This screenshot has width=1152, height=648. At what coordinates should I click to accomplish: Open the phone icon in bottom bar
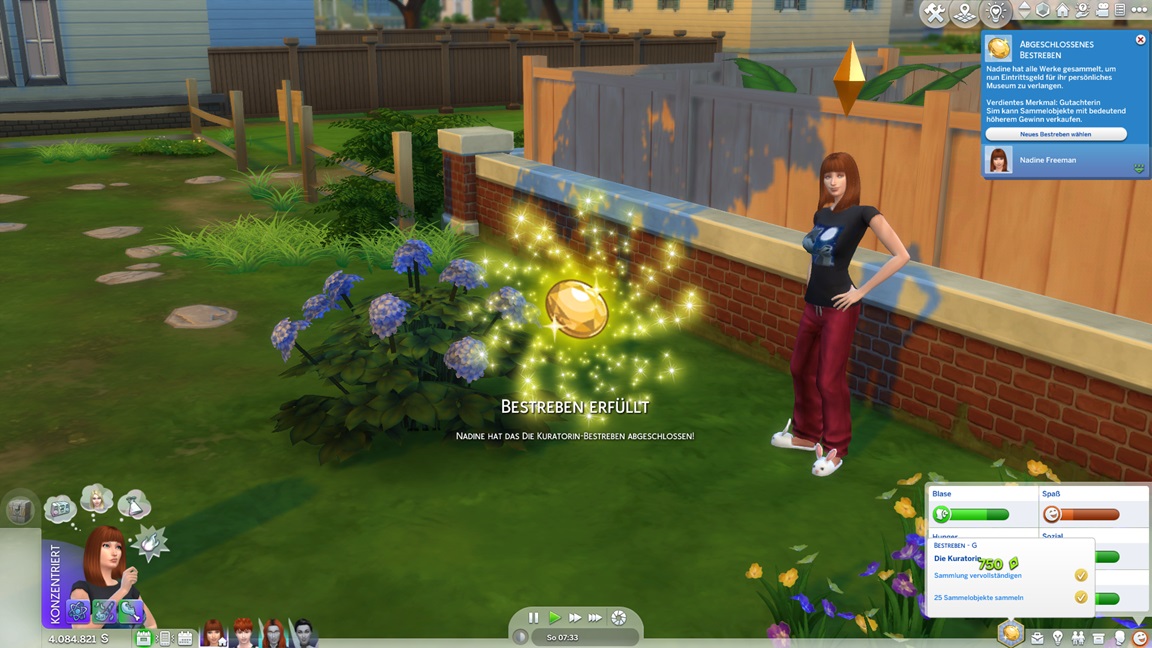tap(165, 638)
